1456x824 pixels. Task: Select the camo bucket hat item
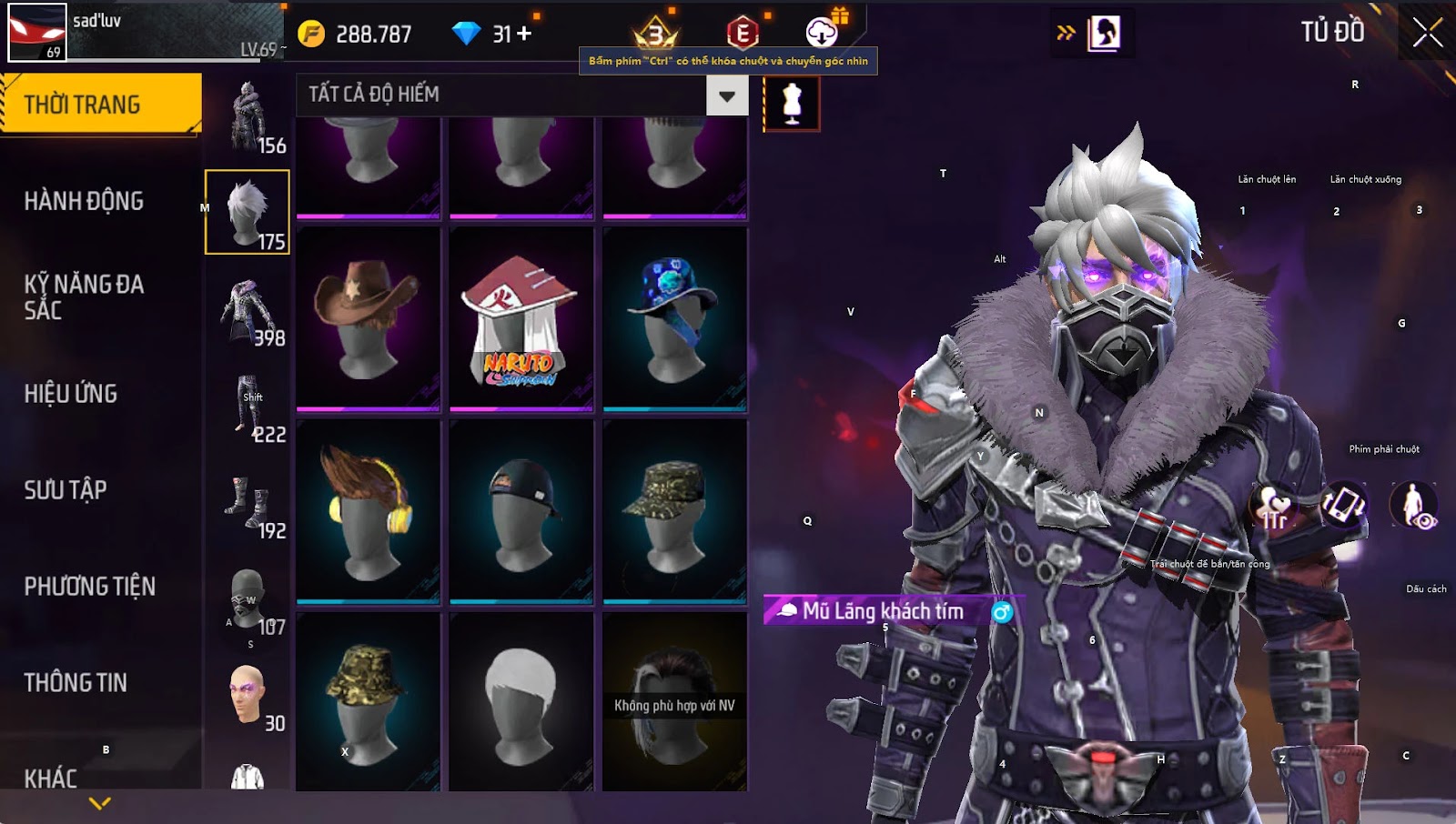click(369, 701)
